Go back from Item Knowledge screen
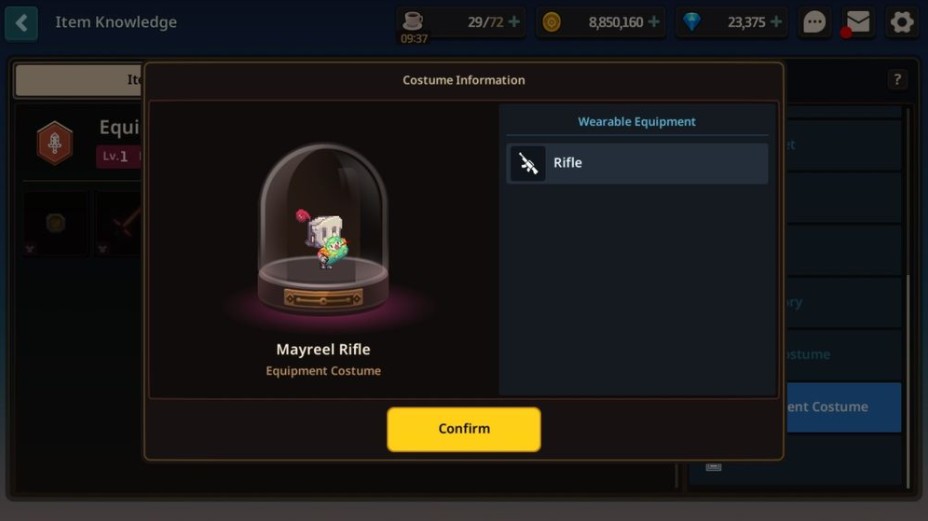Image resolution: width=928 pixels, height=521 pixels. 21,22
